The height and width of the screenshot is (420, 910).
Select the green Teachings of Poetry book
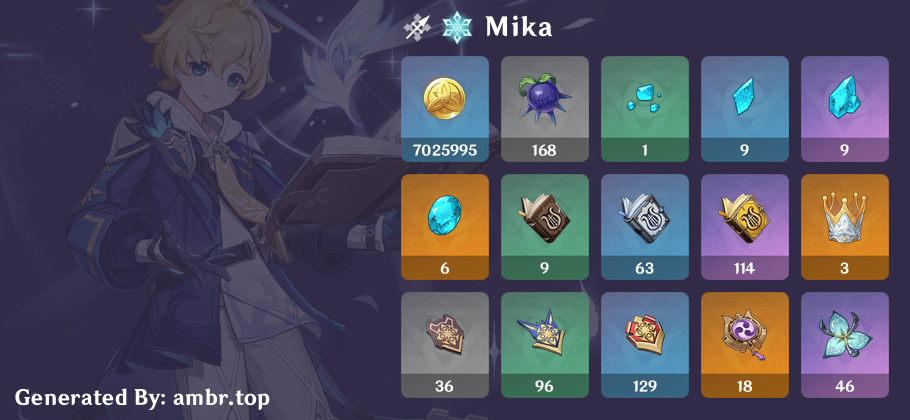coord(545,227)
